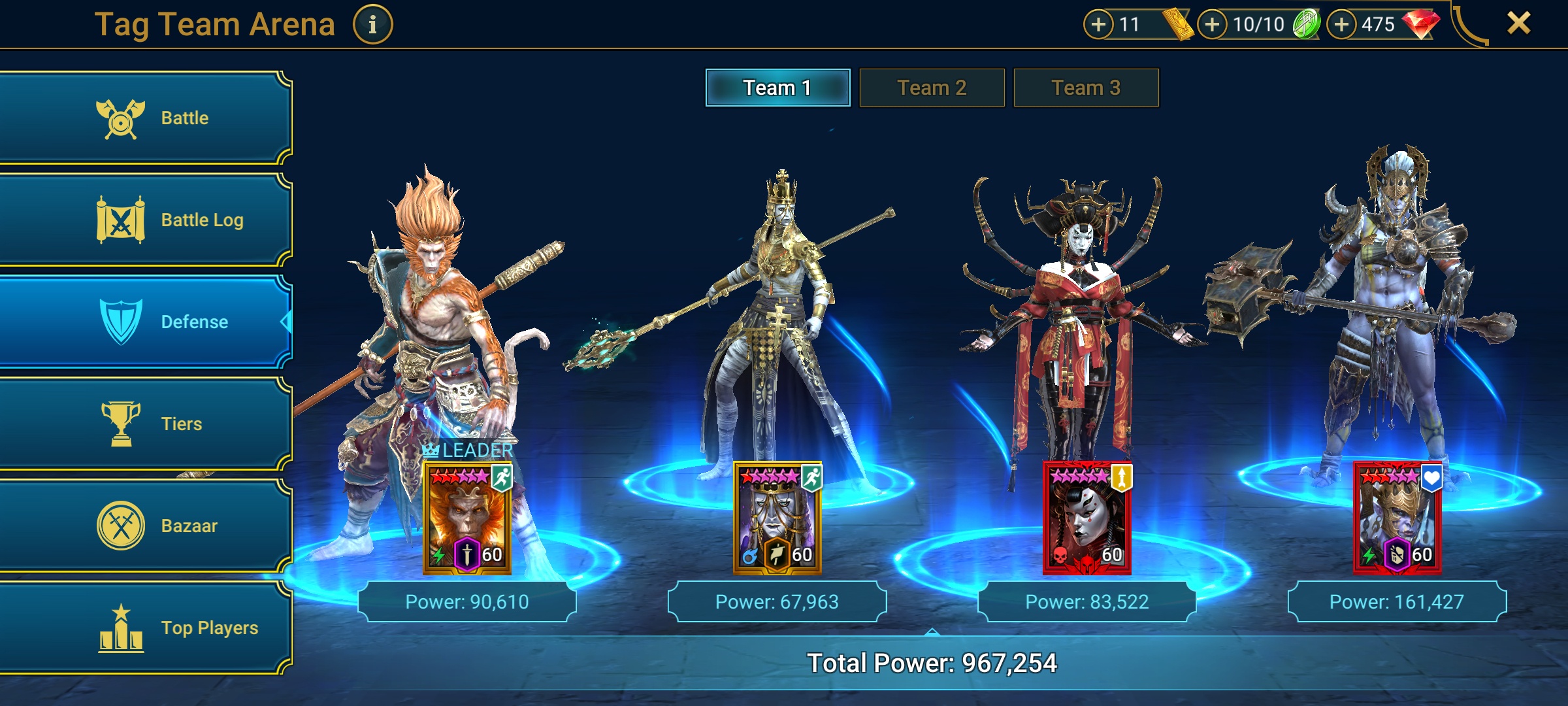The height and width of the screenshot is (706, 1568).
Task: Pick the red geisha spider champion portrait
Action: tap(1086, 518)
